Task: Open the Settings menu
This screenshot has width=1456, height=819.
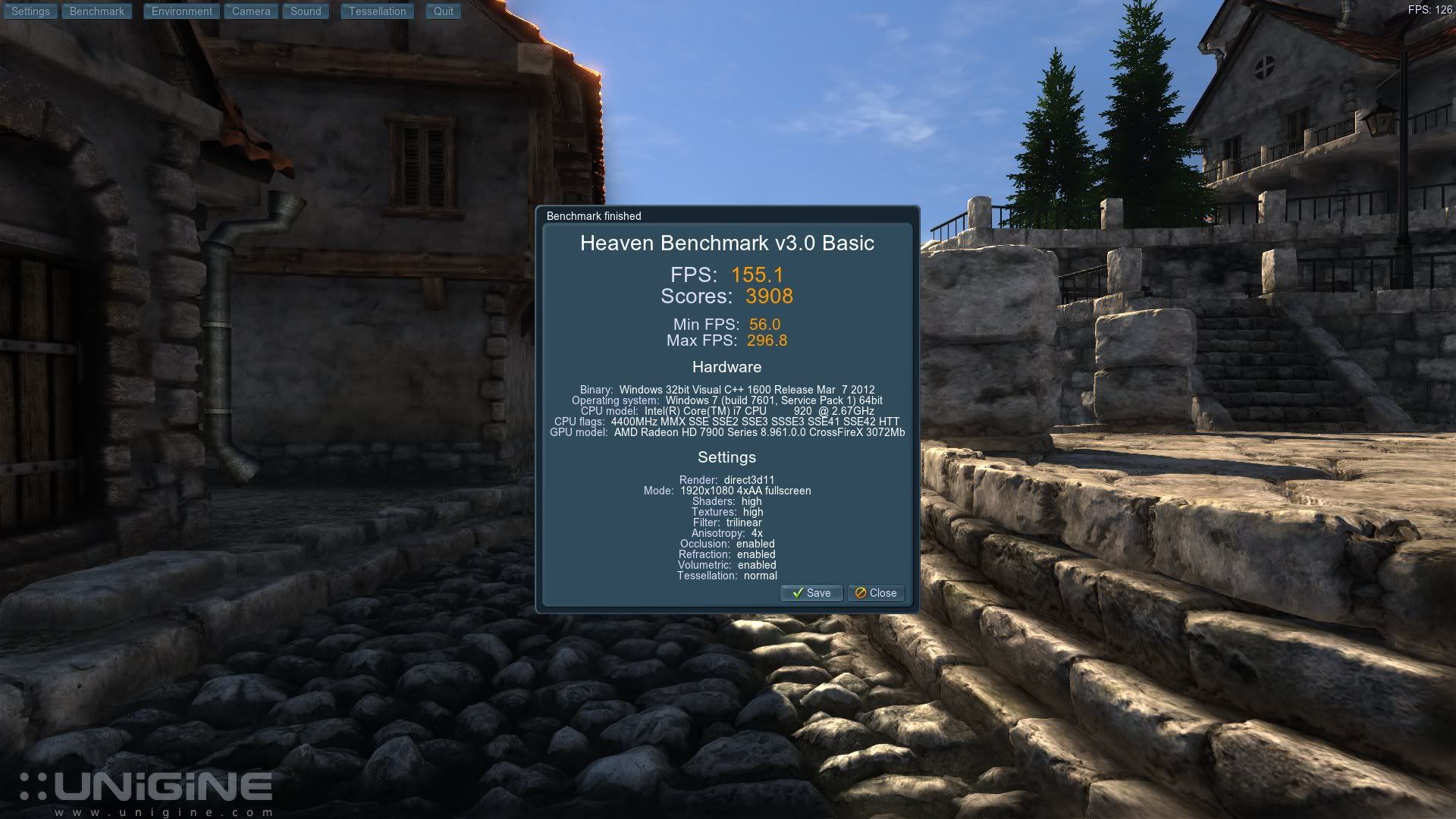Action: click(30, 11)
